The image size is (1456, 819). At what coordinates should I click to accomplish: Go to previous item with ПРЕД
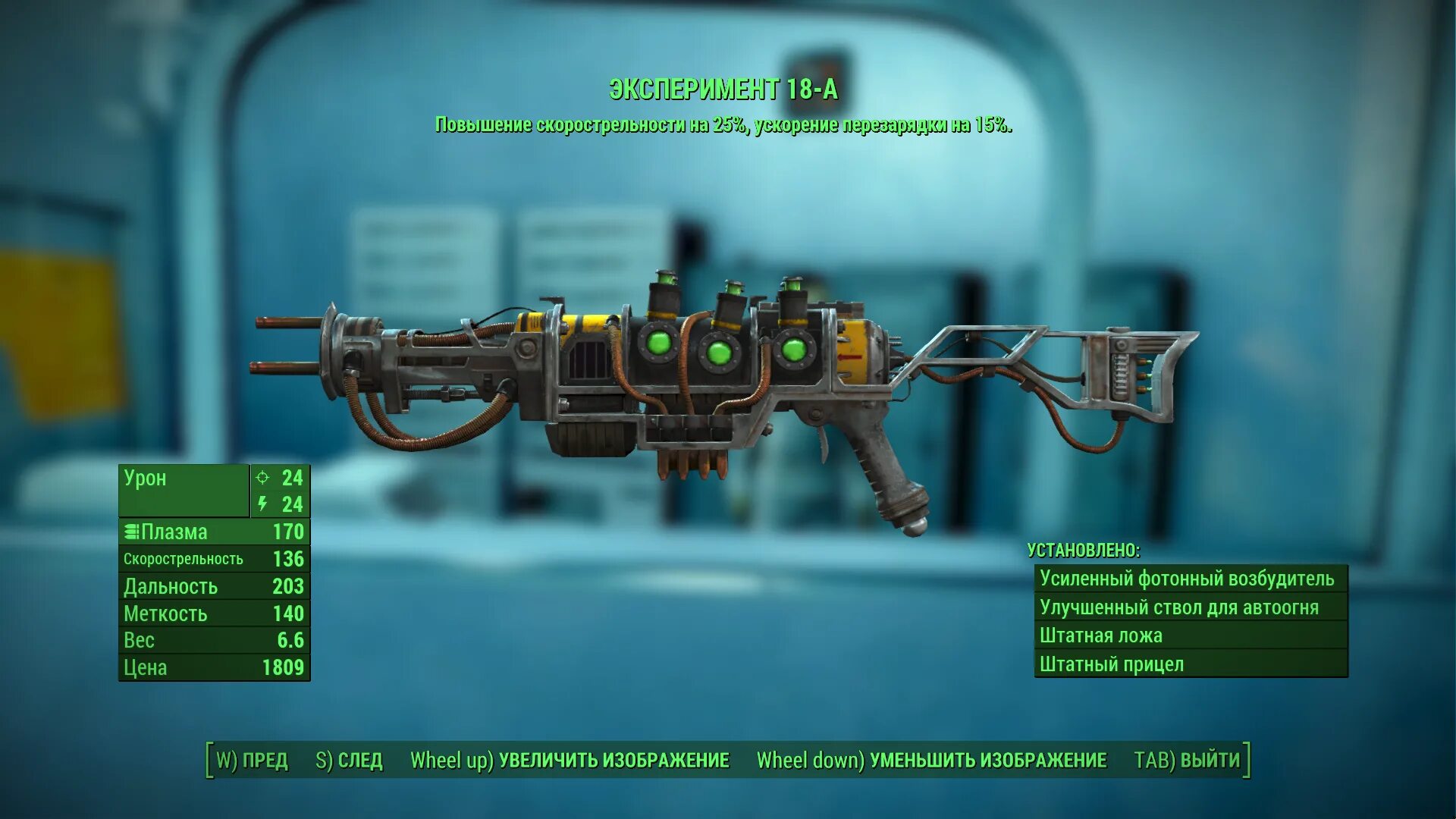(x=253, y=760)
